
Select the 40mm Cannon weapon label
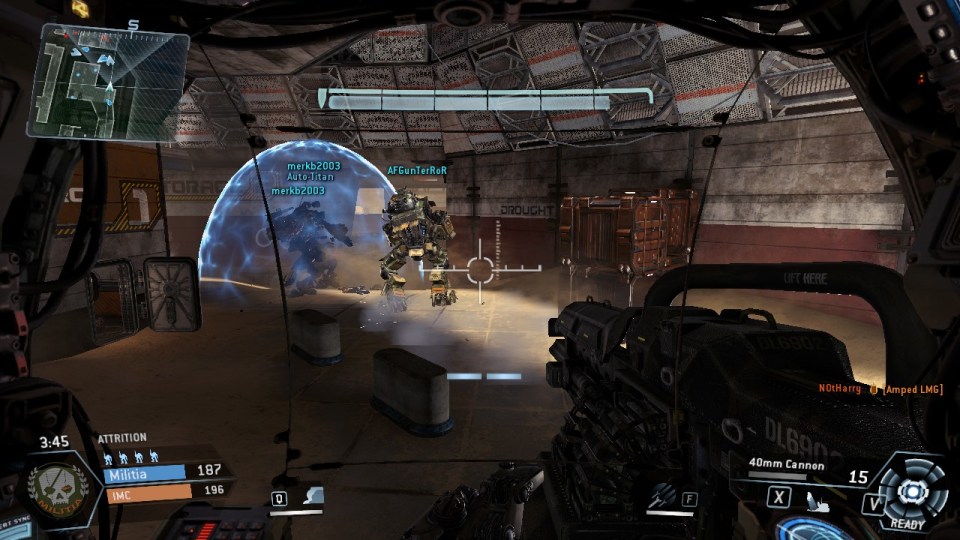789,465
